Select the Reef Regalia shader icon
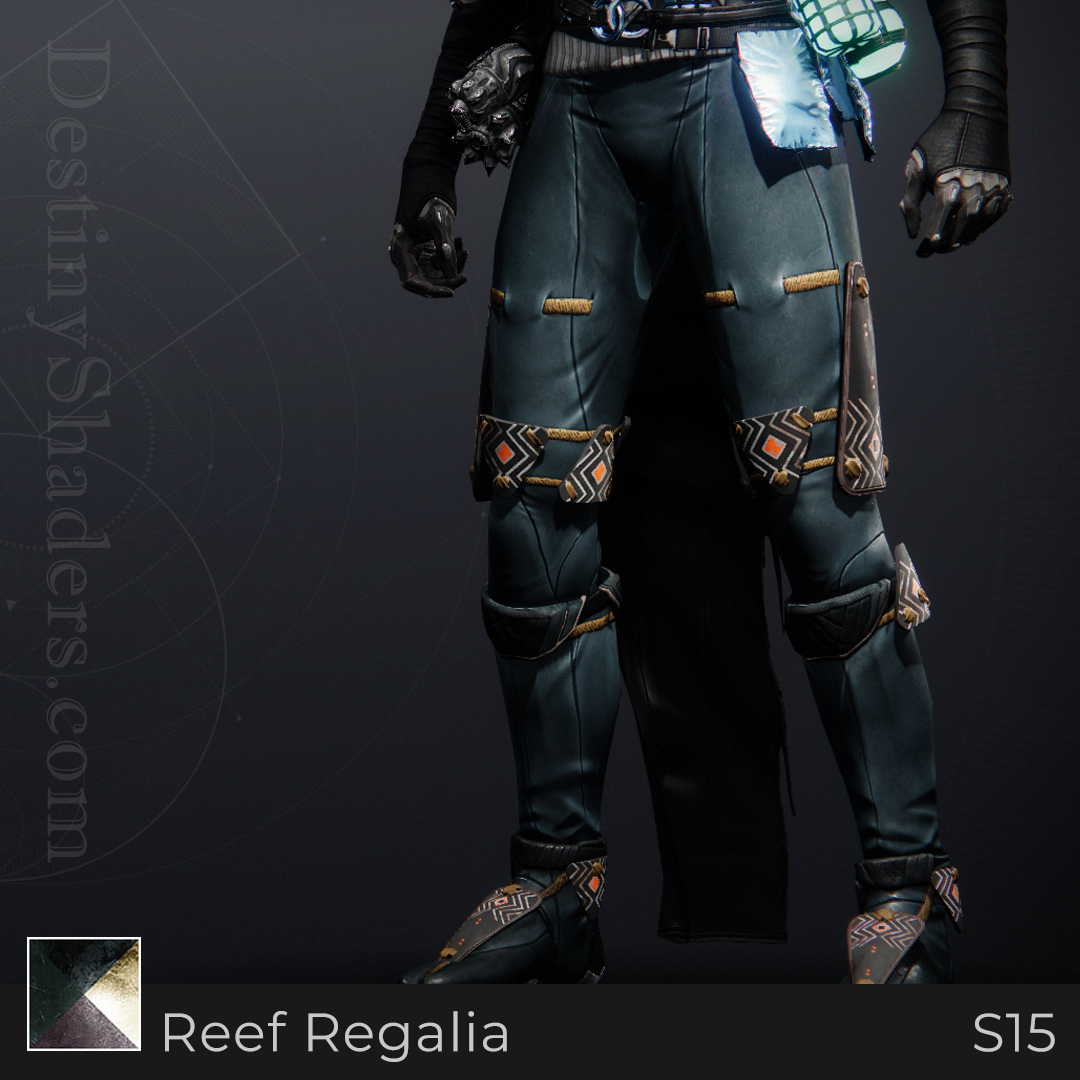1080x1080 pixels. click(84, 993)
